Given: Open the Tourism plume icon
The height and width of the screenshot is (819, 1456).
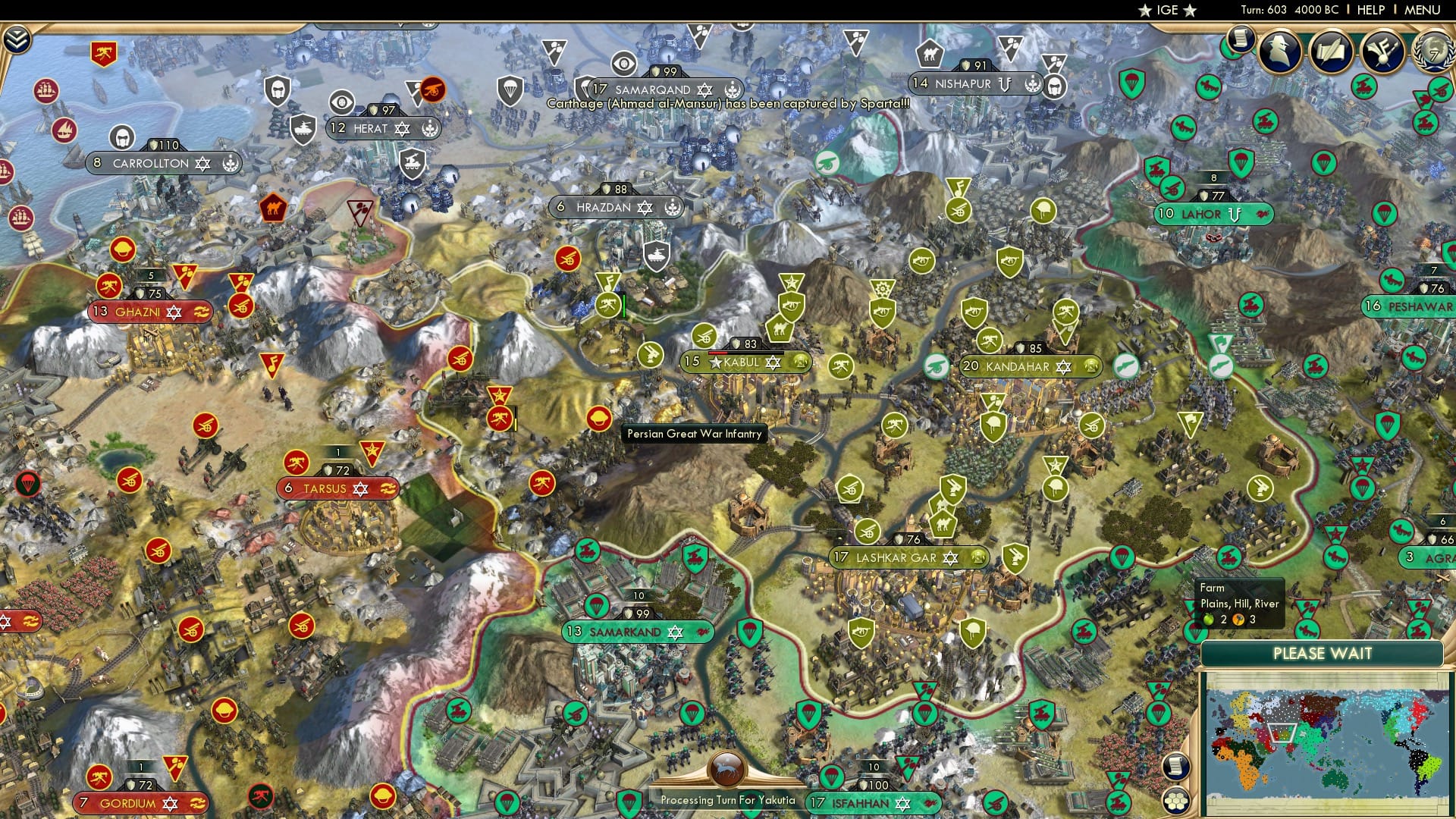Looking at the screenshot, I should click(x=1382, y=52).
